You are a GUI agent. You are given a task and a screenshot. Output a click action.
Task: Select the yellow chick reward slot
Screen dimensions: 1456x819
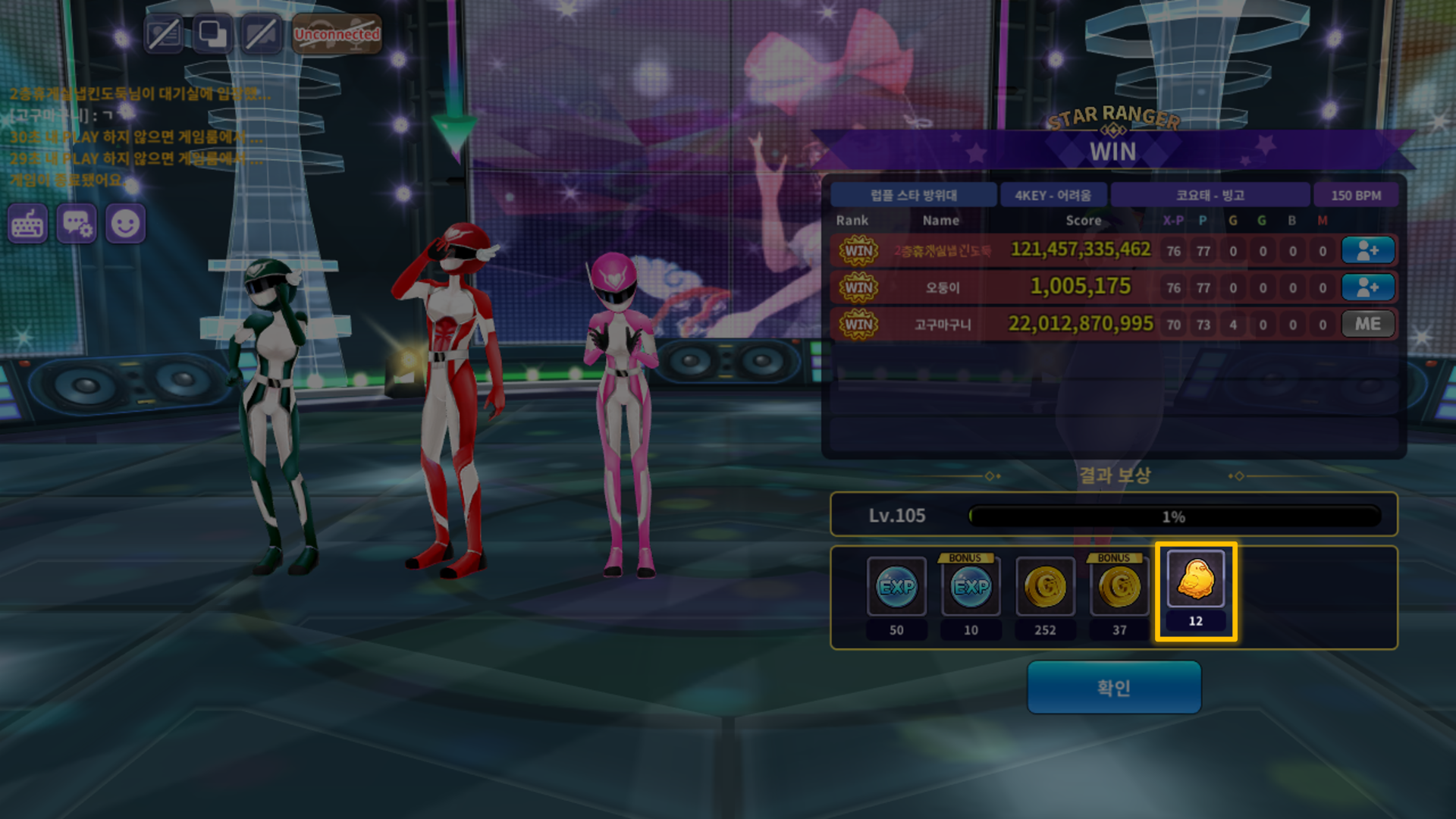click(x=1195, y=582)
